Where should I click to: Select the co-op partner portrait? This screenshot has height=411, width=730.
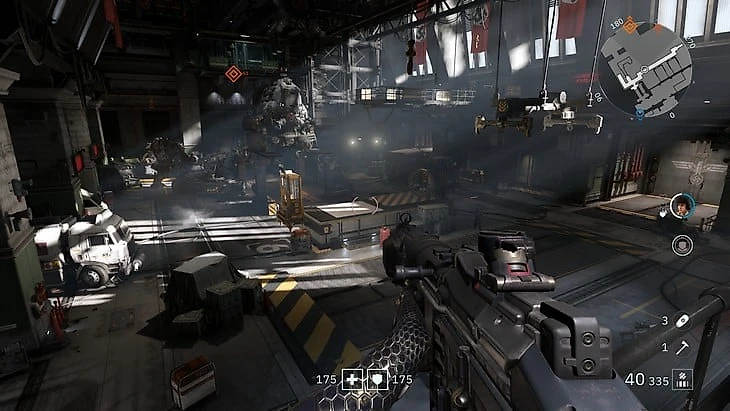point(683,205)
